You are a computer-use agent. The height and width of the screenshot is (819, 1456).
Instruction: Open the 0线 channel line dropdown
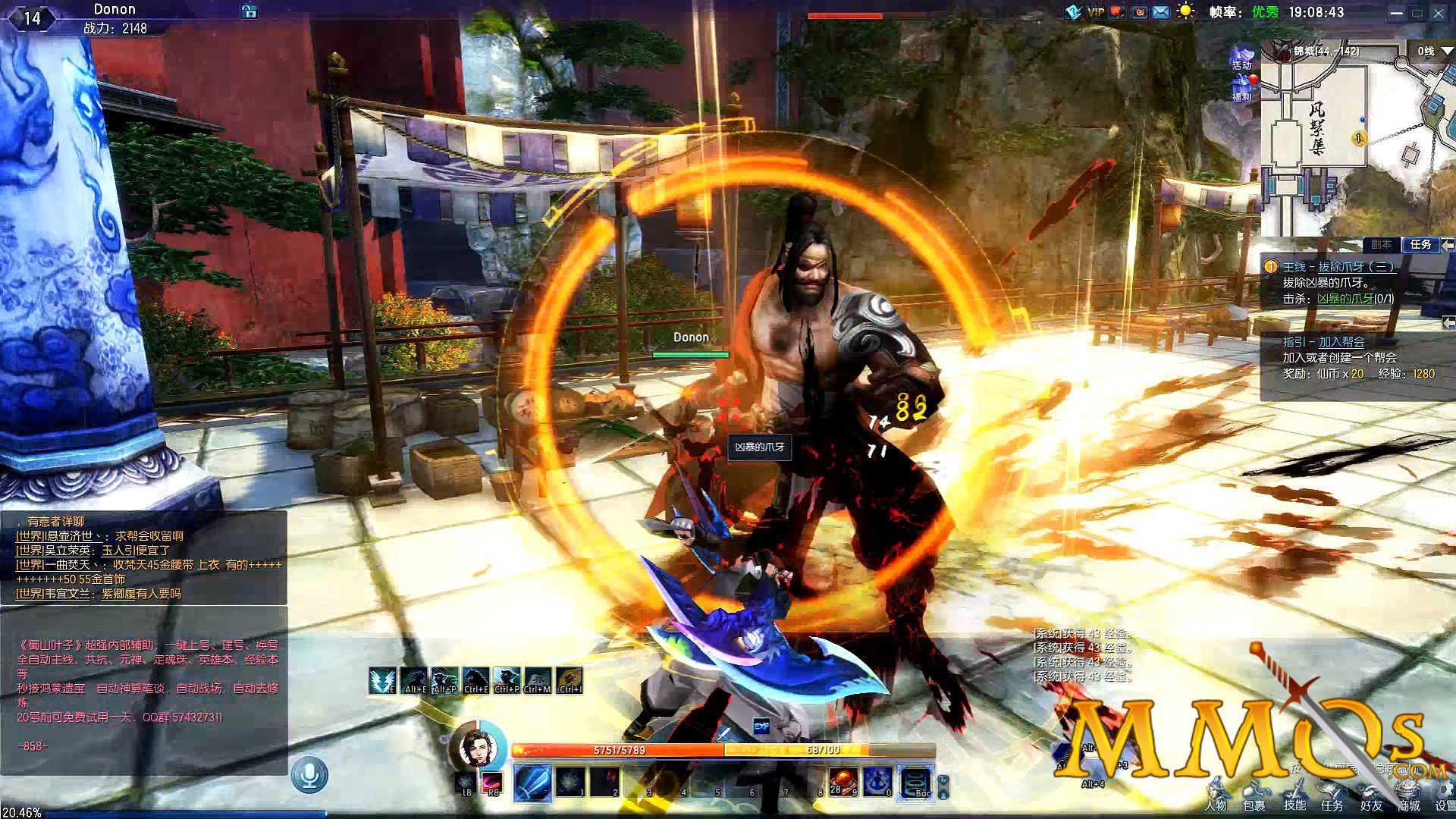pyautogui.click(x=1435, y=51)
